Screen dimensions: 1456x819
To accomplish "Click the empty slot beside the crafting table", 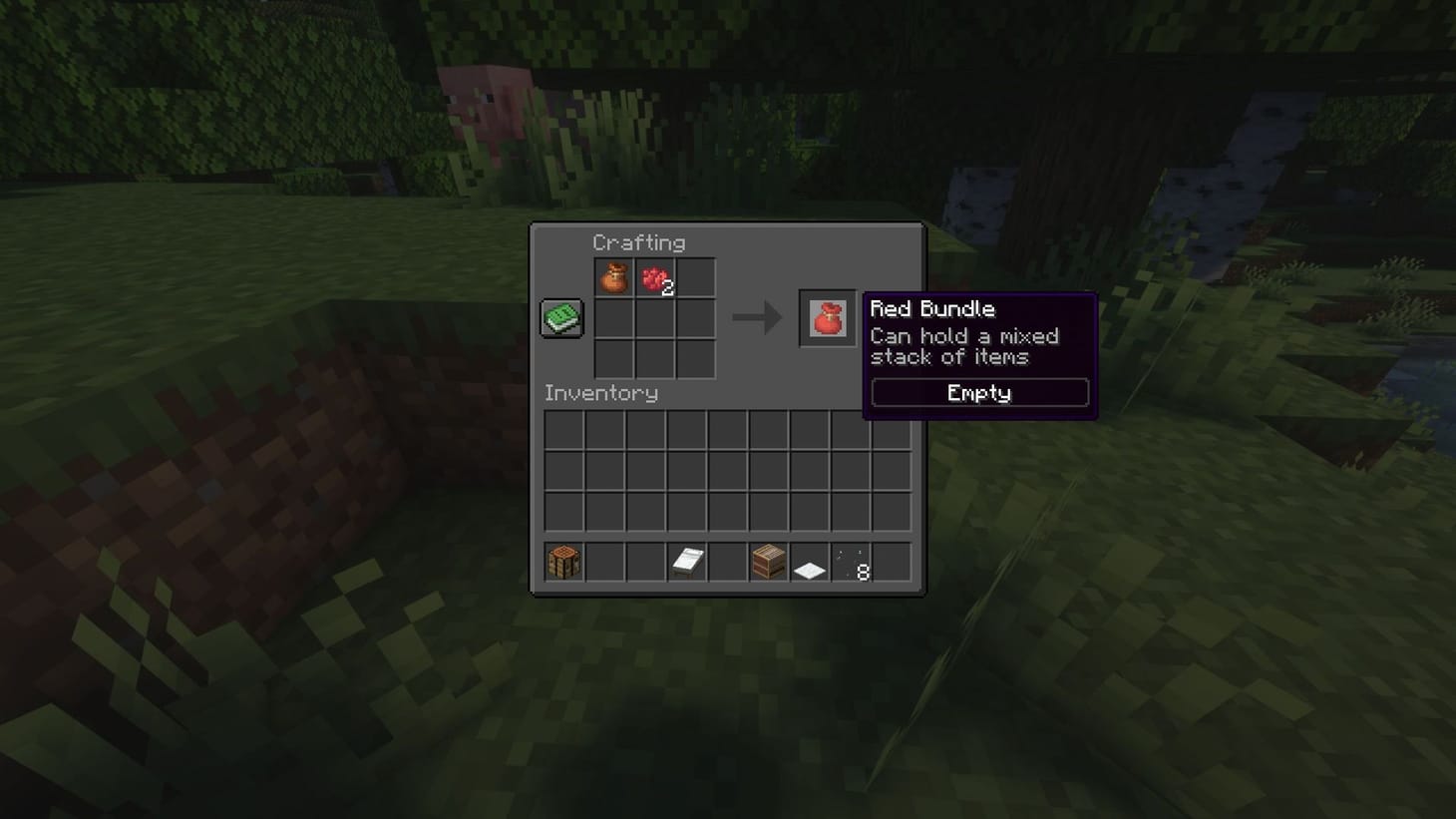I will point(603,562).
